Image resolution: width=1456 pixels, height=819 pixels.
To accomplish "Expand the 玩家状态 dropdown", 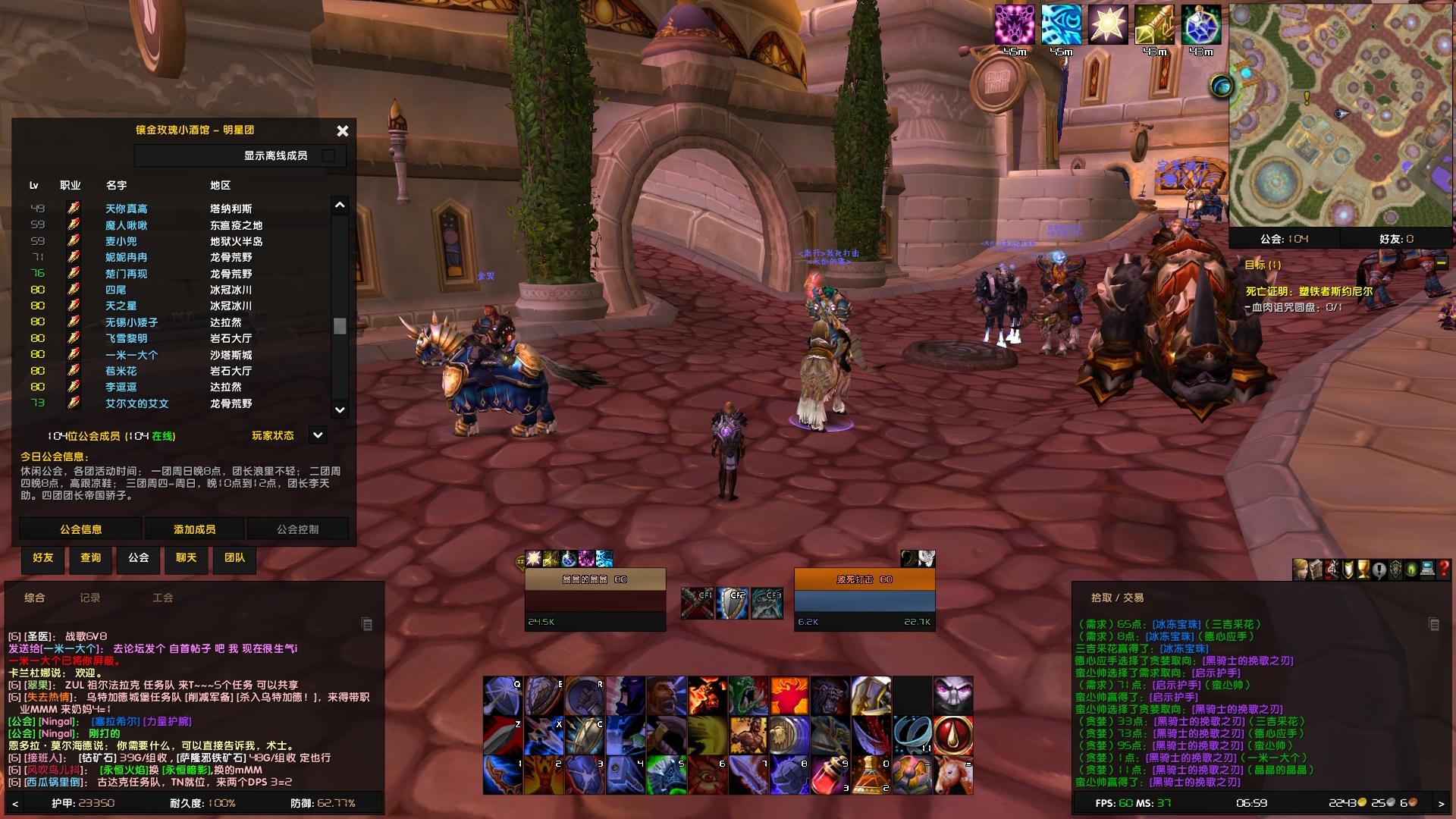I will pos(316,435).
